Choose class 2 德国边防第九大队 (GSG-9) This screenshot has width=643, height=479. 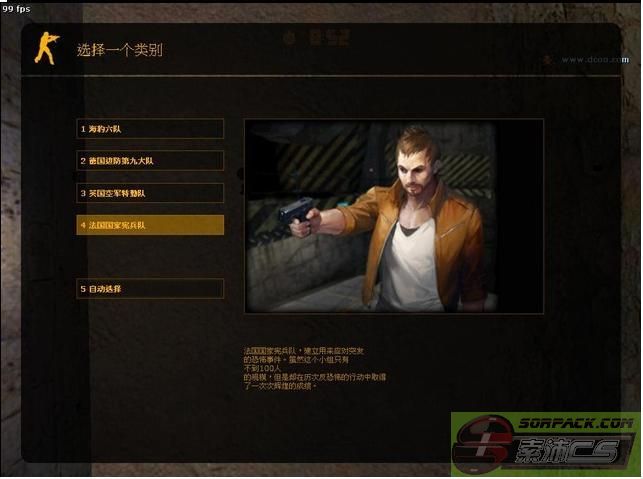point(150,161)
